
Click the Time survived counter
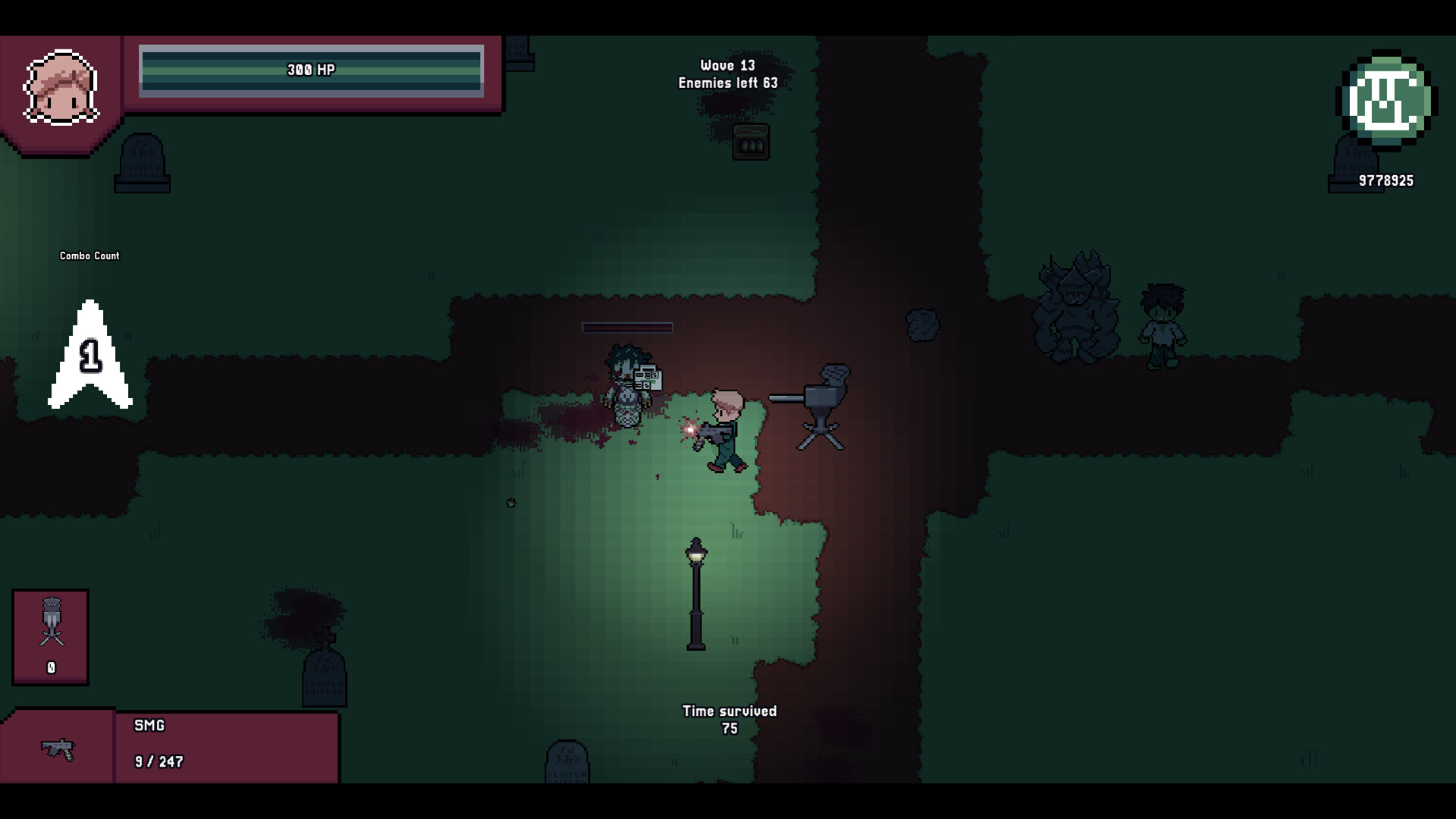730,717
